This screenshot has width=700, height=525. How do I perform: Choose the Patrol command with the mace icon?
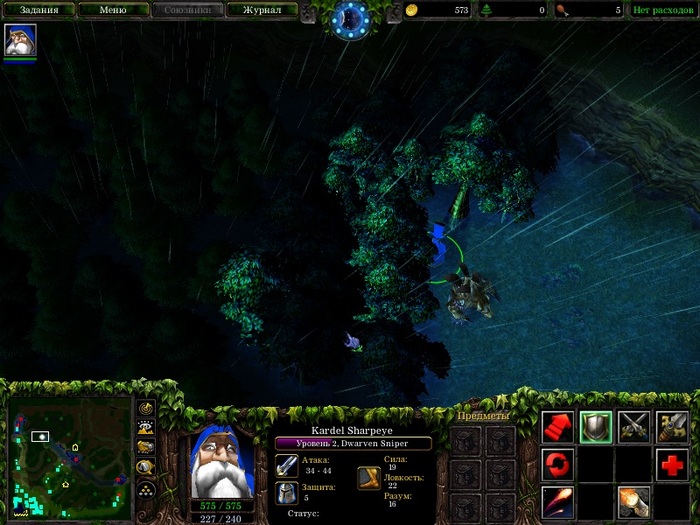pyautogui.click(x=672, y=427)
